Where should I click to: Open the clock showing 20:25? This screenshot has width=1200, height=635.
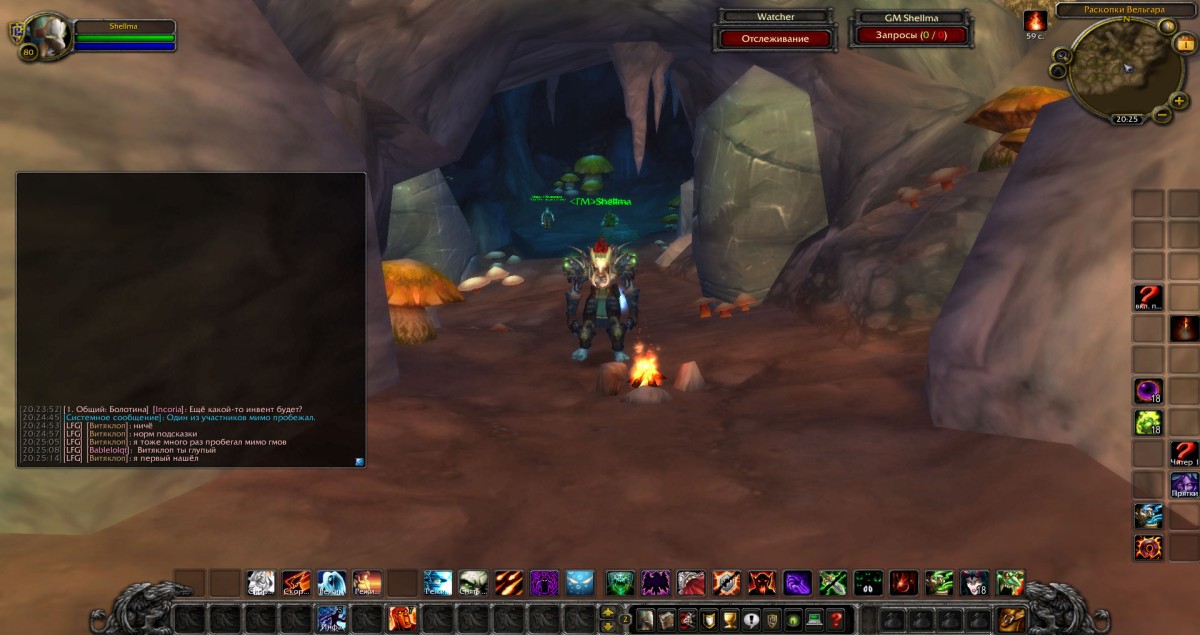[x=1127, y=118]
